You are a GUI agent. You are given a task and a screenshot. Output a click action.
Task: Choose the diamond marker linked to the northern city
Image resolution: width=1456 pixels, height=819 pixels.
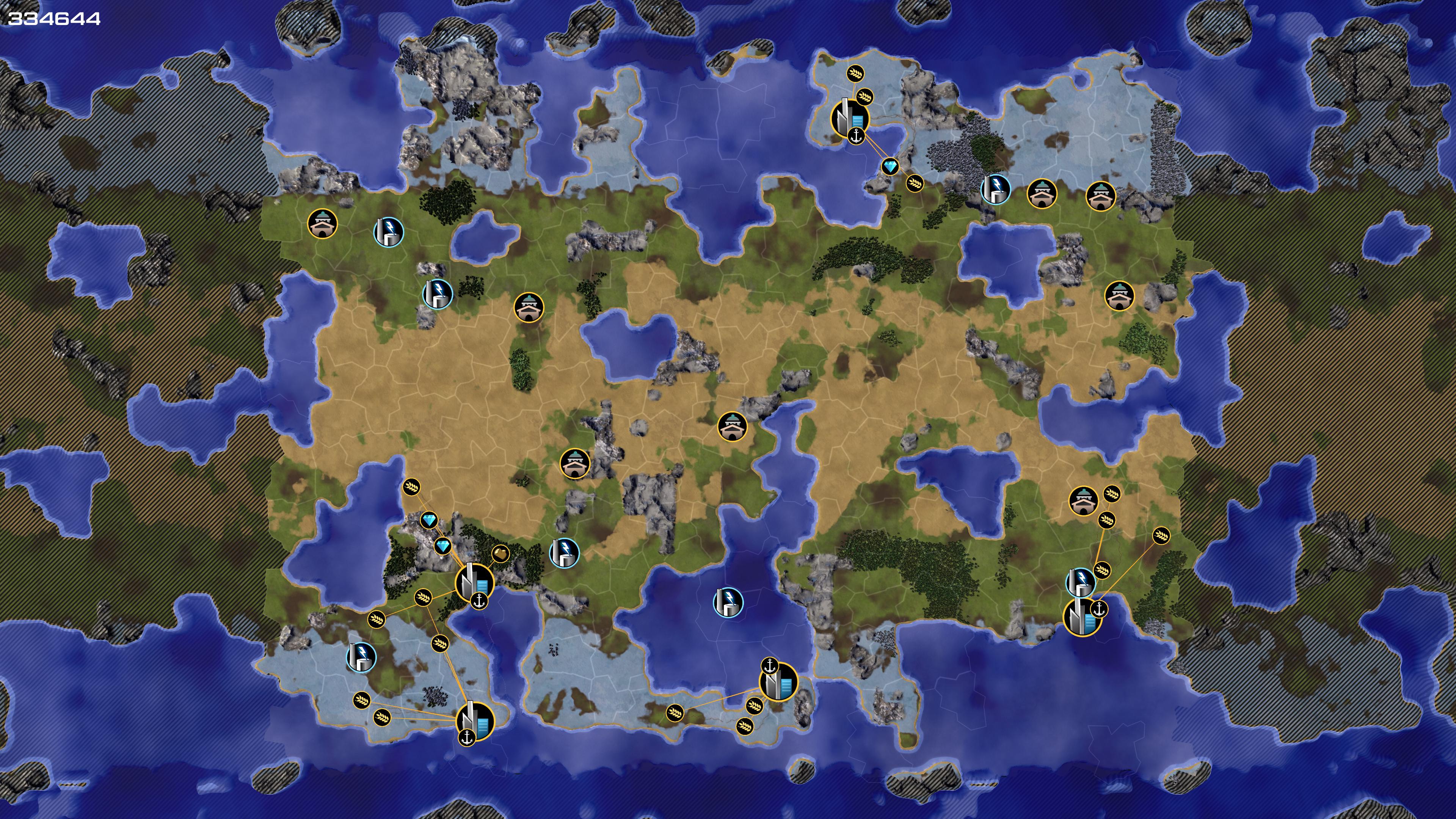890,166
